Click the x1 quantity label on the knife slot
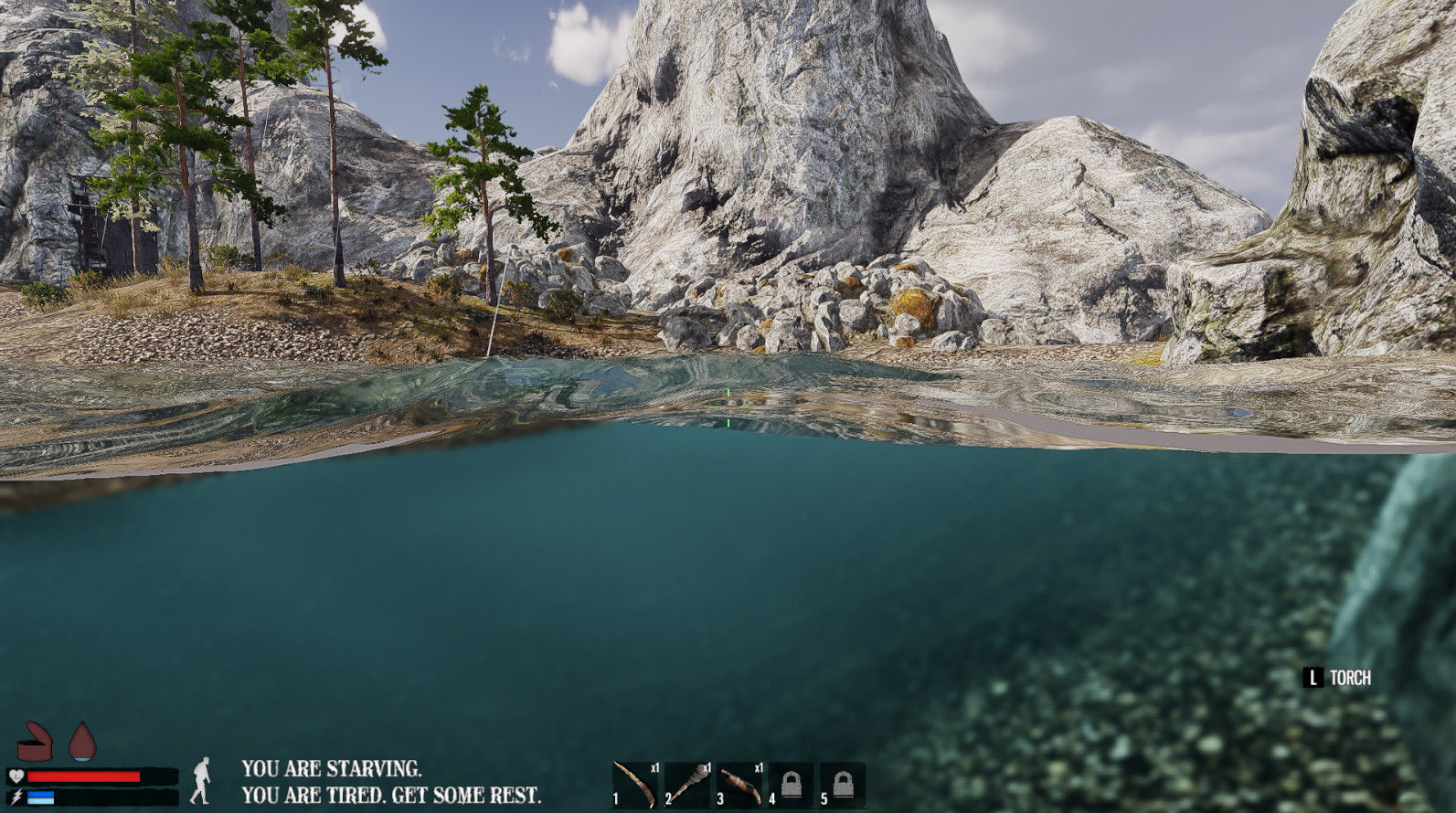1456x813 pixels. click(655, 767)
